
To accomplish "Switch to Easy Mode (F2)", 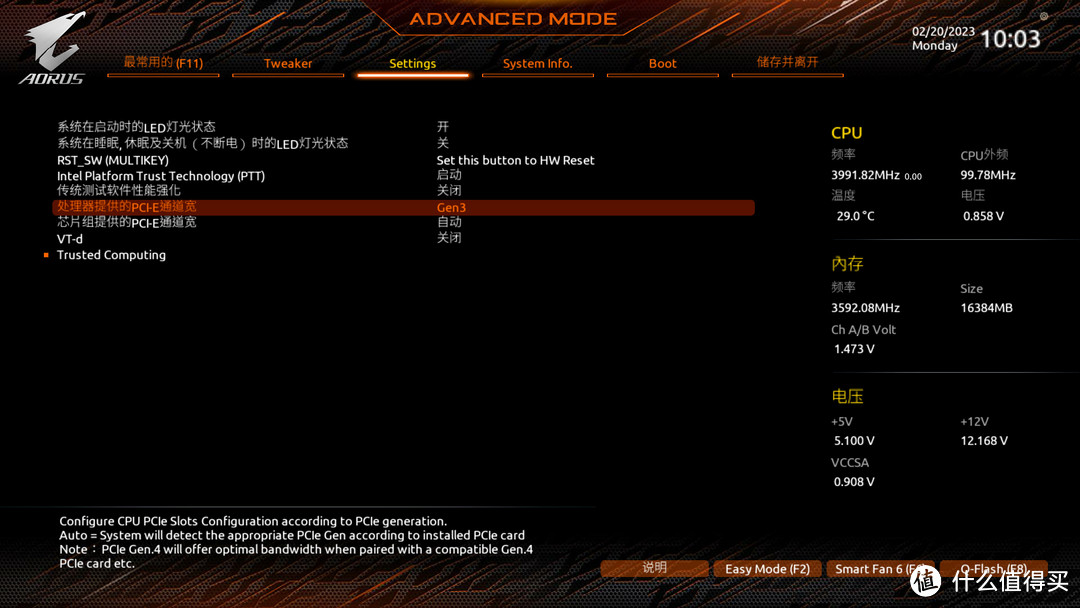I will point(767,569).
